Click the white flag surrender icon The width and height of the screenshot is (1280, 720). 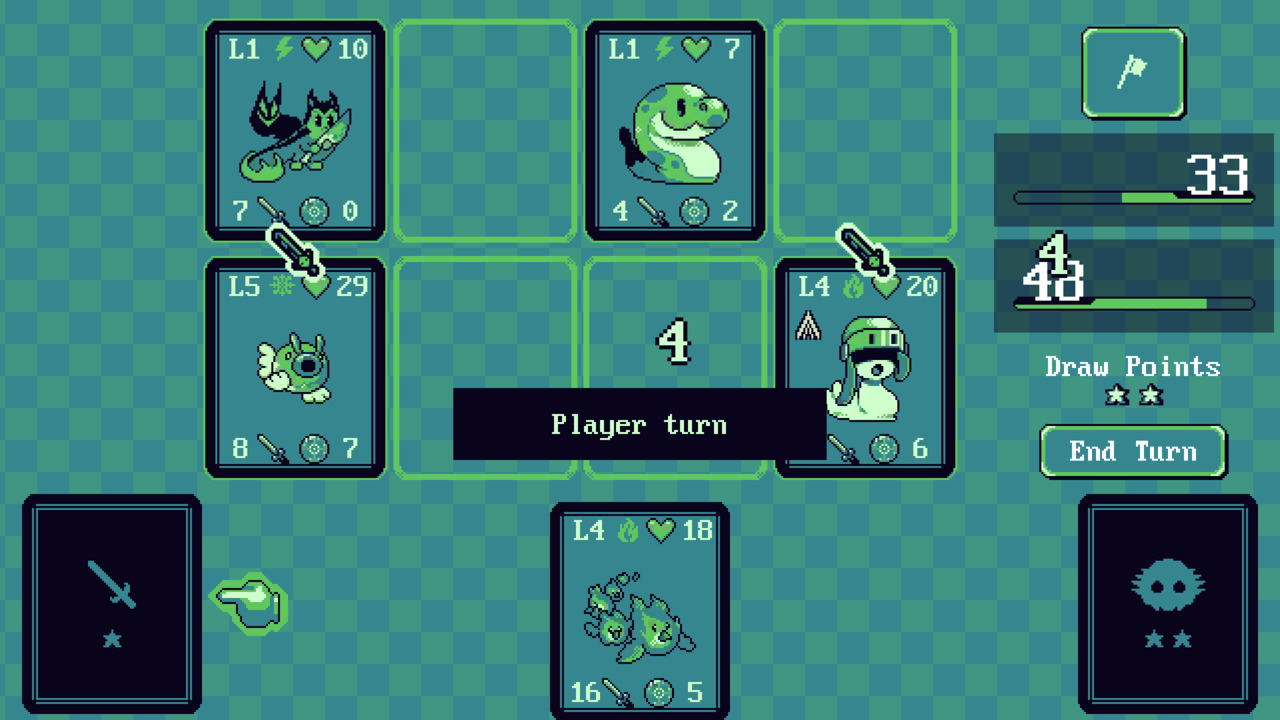[1133, 73]
